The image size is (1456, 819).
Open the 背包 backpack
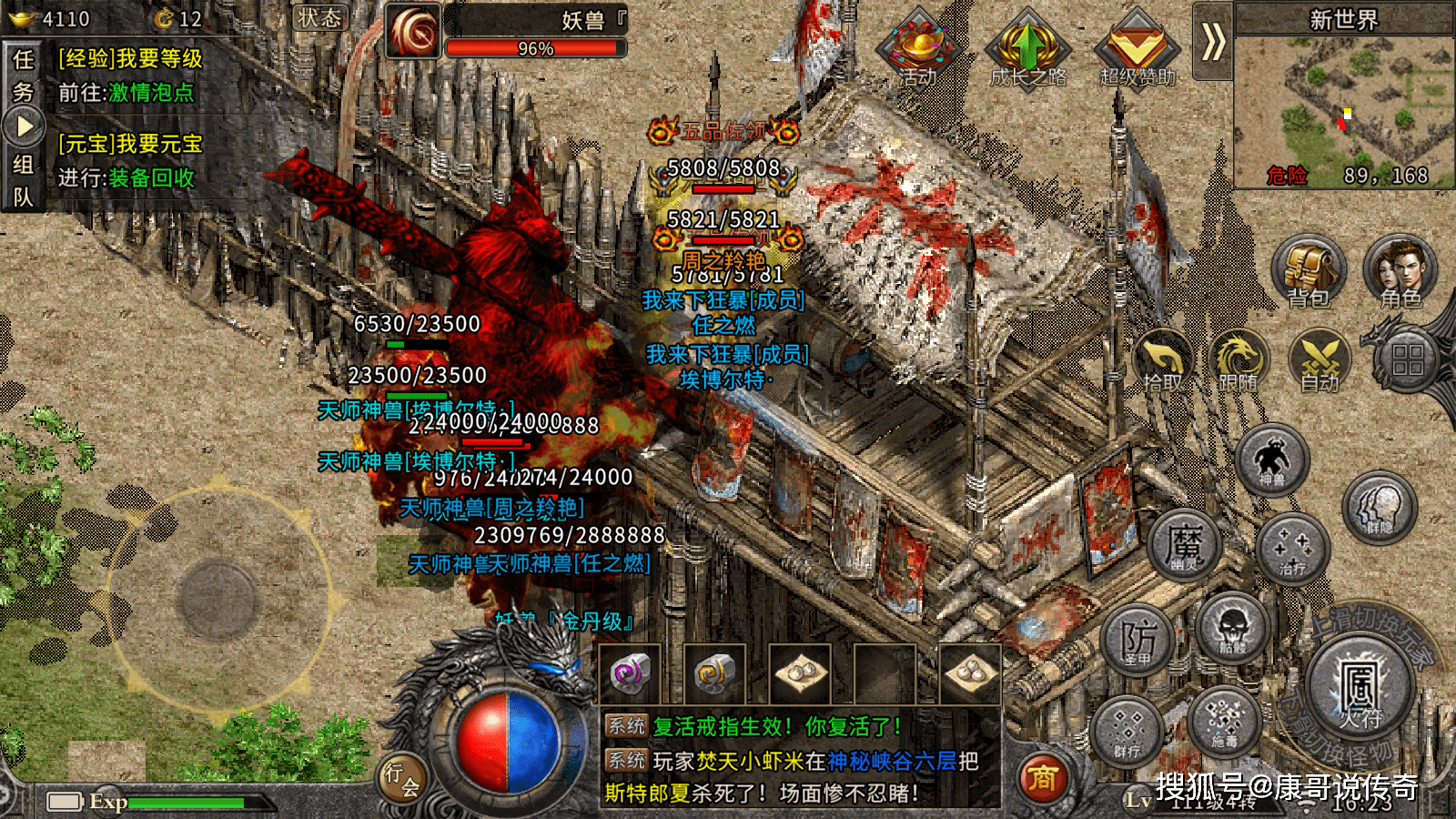tap(1308, 272)
